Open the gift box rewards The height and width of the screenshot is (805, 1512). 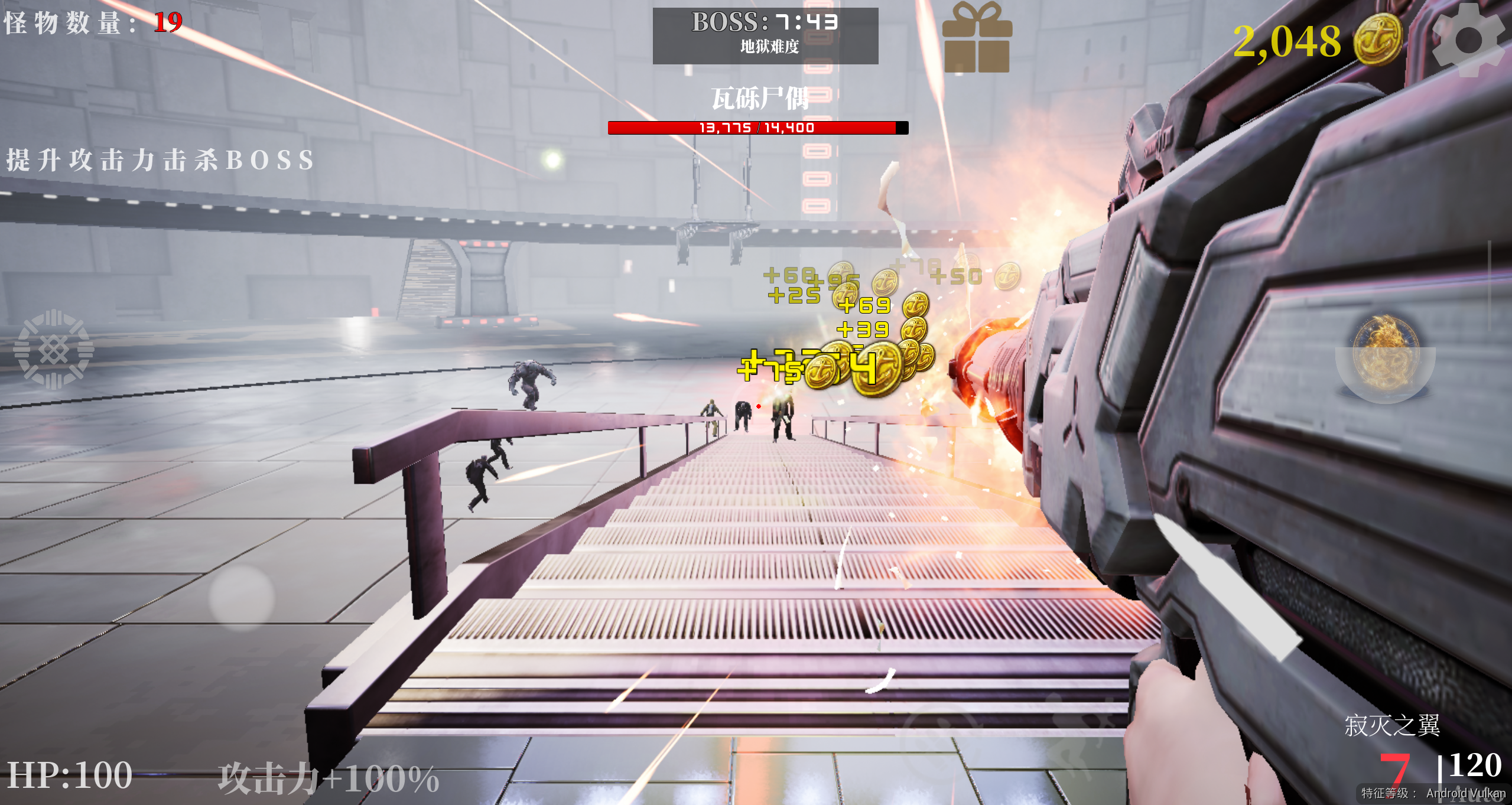pos(977,39)
